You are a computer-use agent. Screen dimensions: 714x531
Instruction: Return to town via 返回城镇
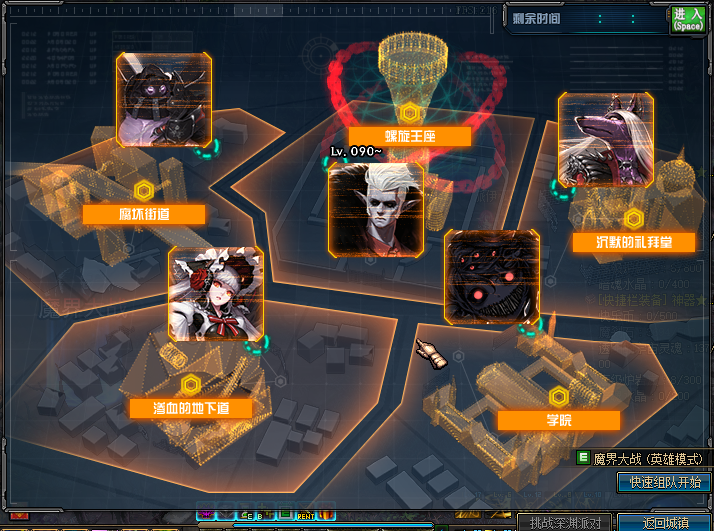665,523
